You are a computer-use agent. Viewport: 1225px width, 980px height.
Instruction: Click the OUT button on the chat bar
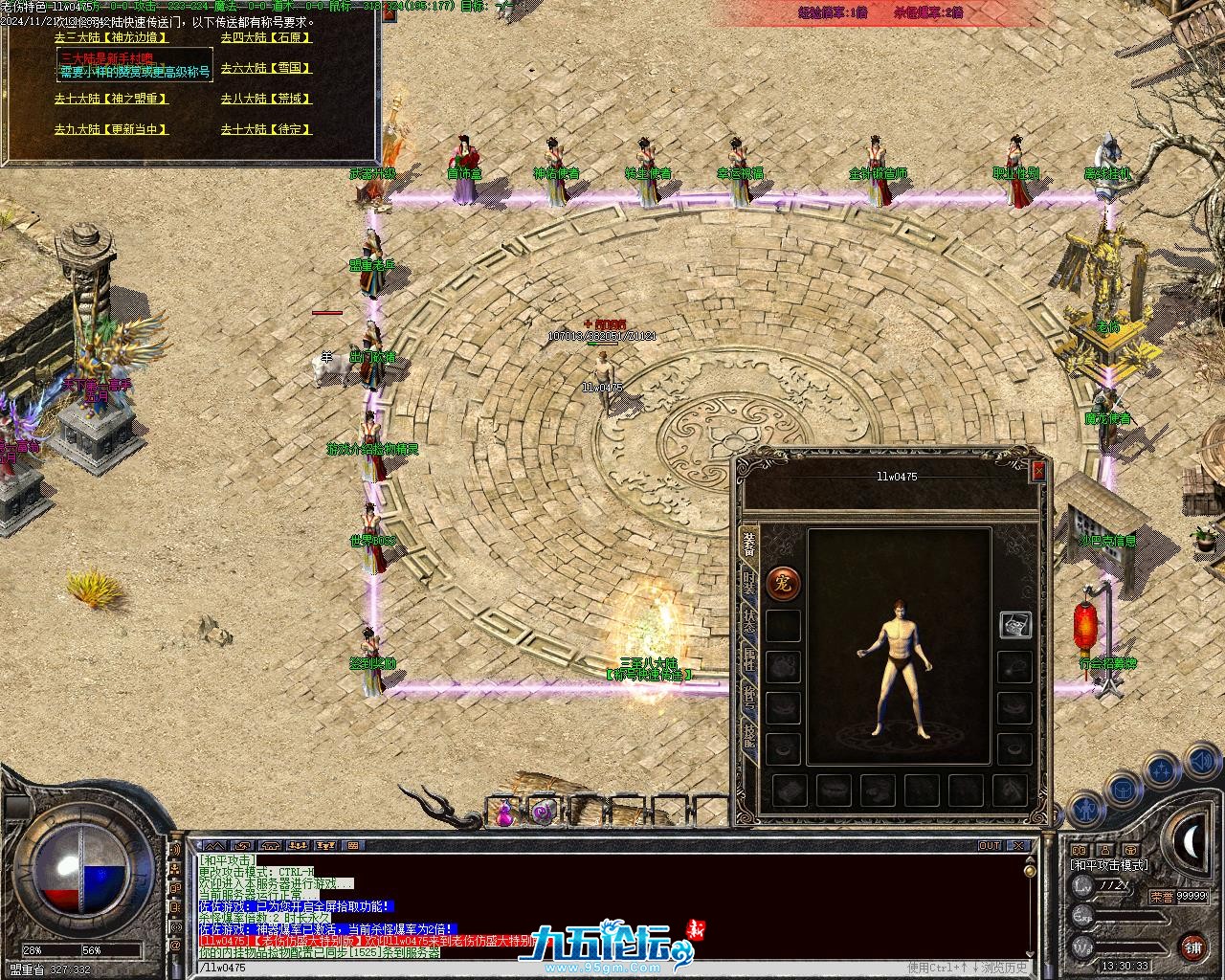pos(990,846)
